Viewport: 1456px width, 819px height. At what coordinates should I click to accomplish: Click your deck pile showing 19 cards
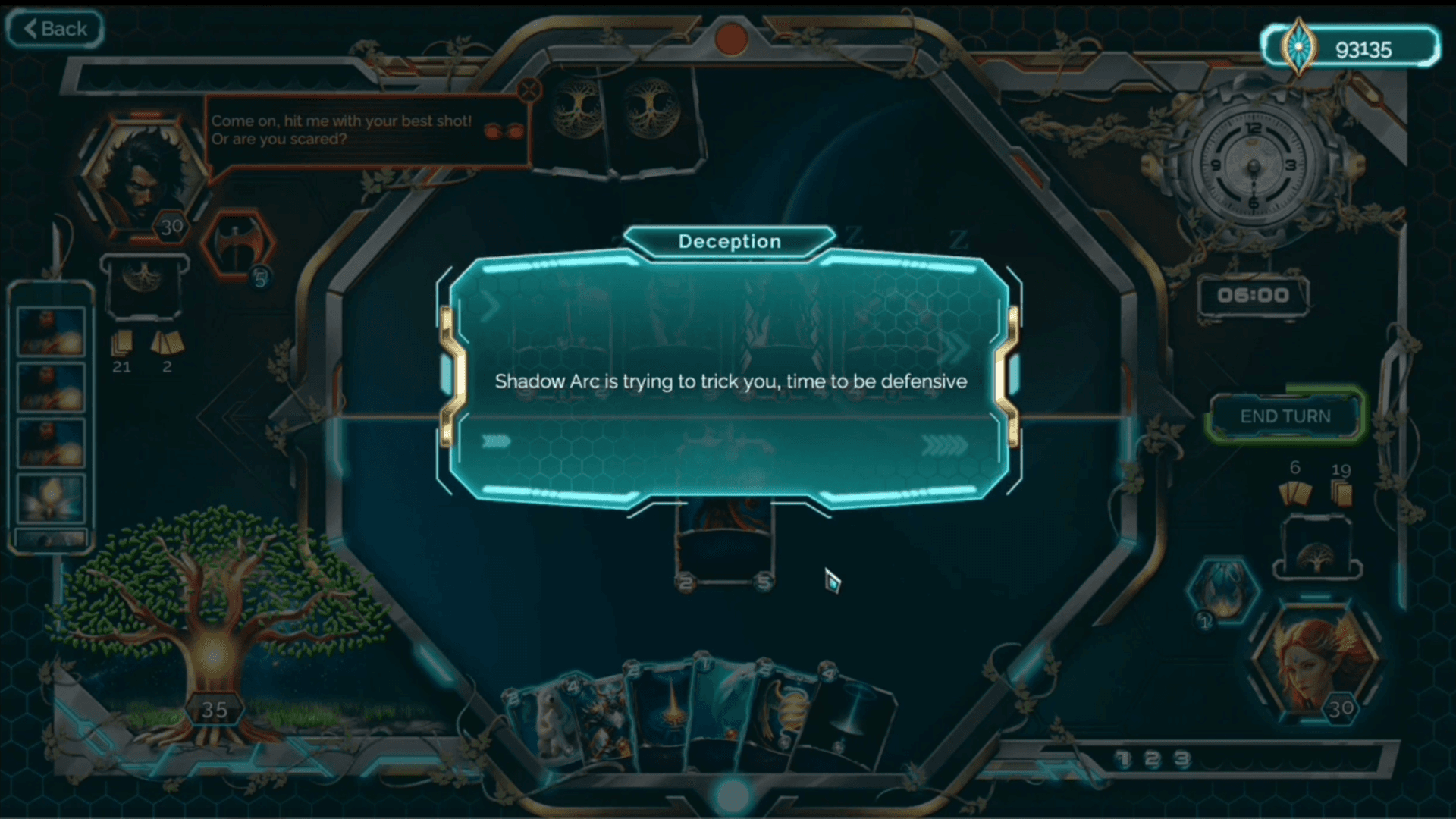pyautogui.click(x=1341, y=491)
